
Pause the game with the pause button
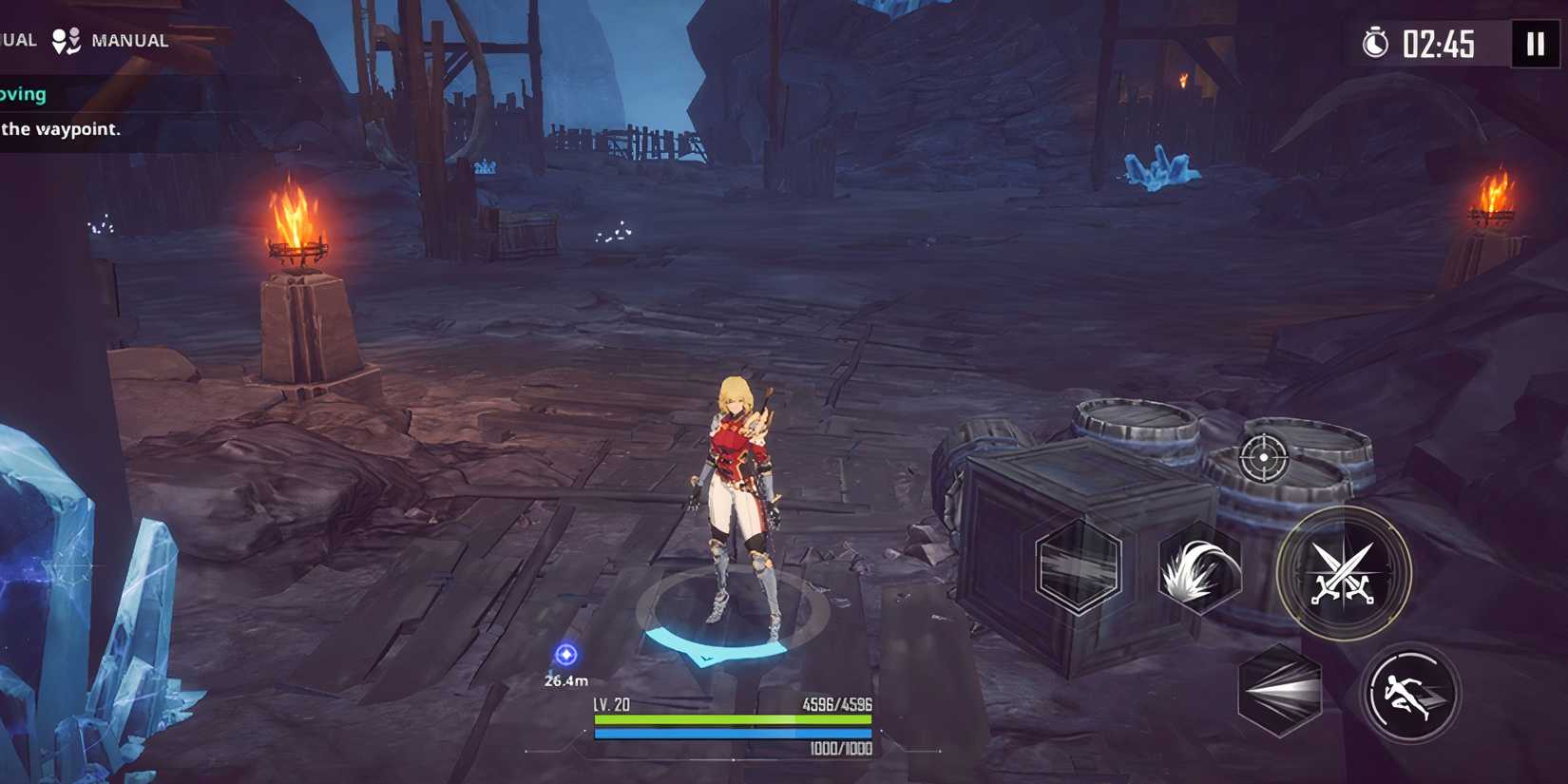tap(1534, 42)
